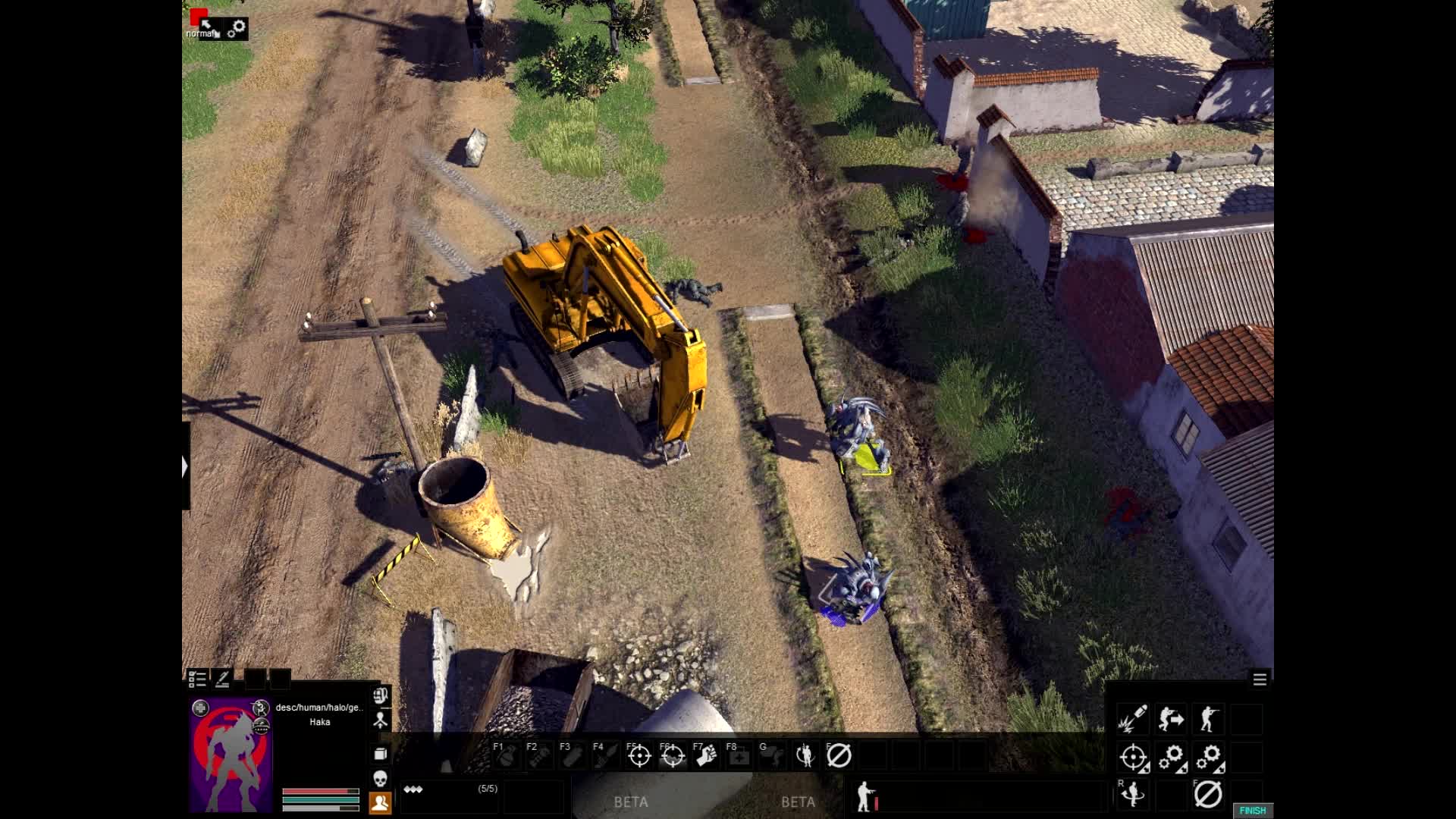Select the standing soldier stance icon

pyautogui.click(x=1209, y=719)
